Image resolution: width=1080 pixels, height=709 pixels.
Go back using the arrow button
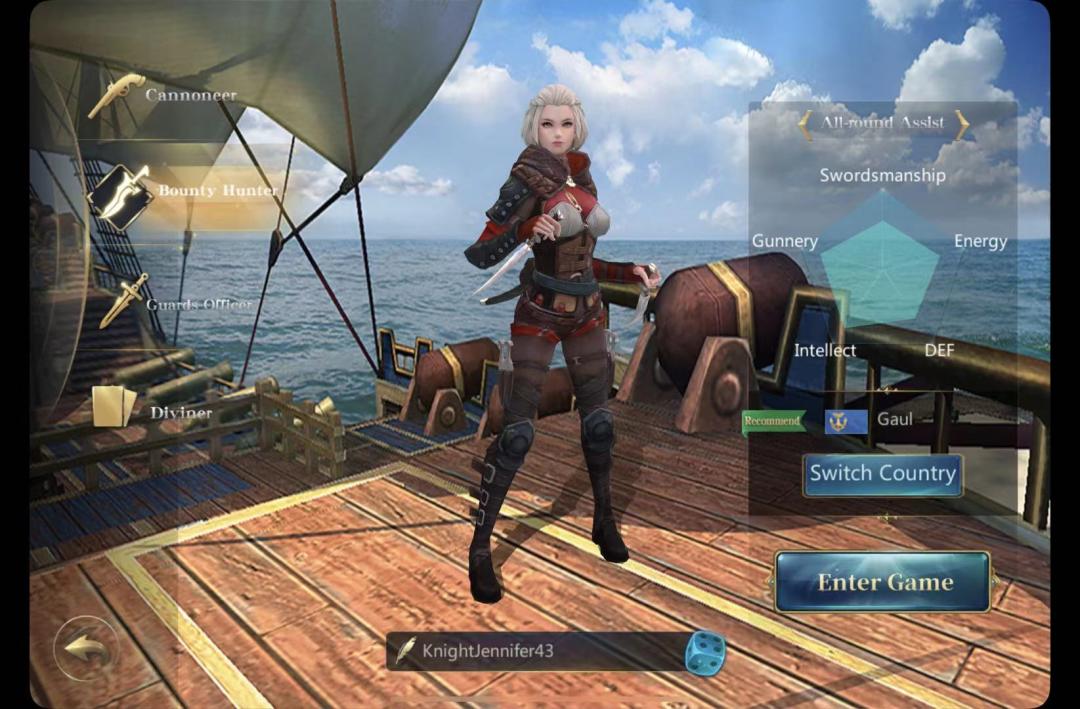86,647
